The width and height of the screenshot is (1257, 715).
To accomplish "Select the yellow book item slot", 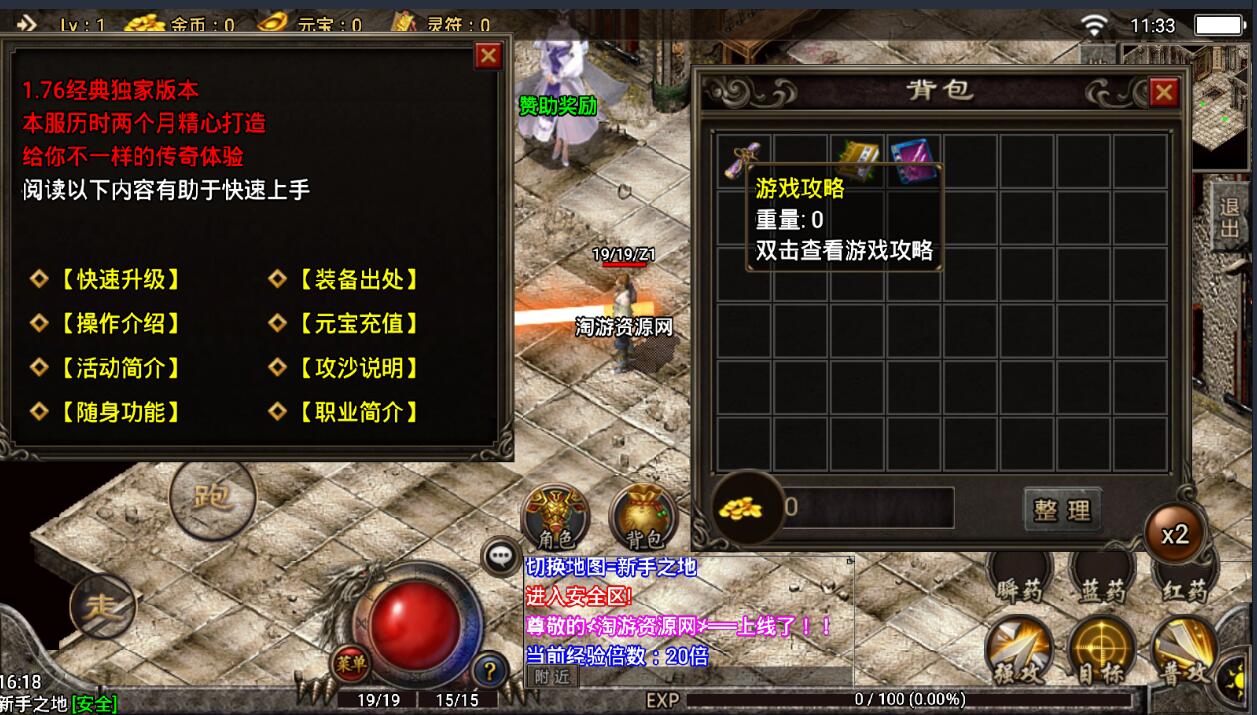I will (857, 159).
